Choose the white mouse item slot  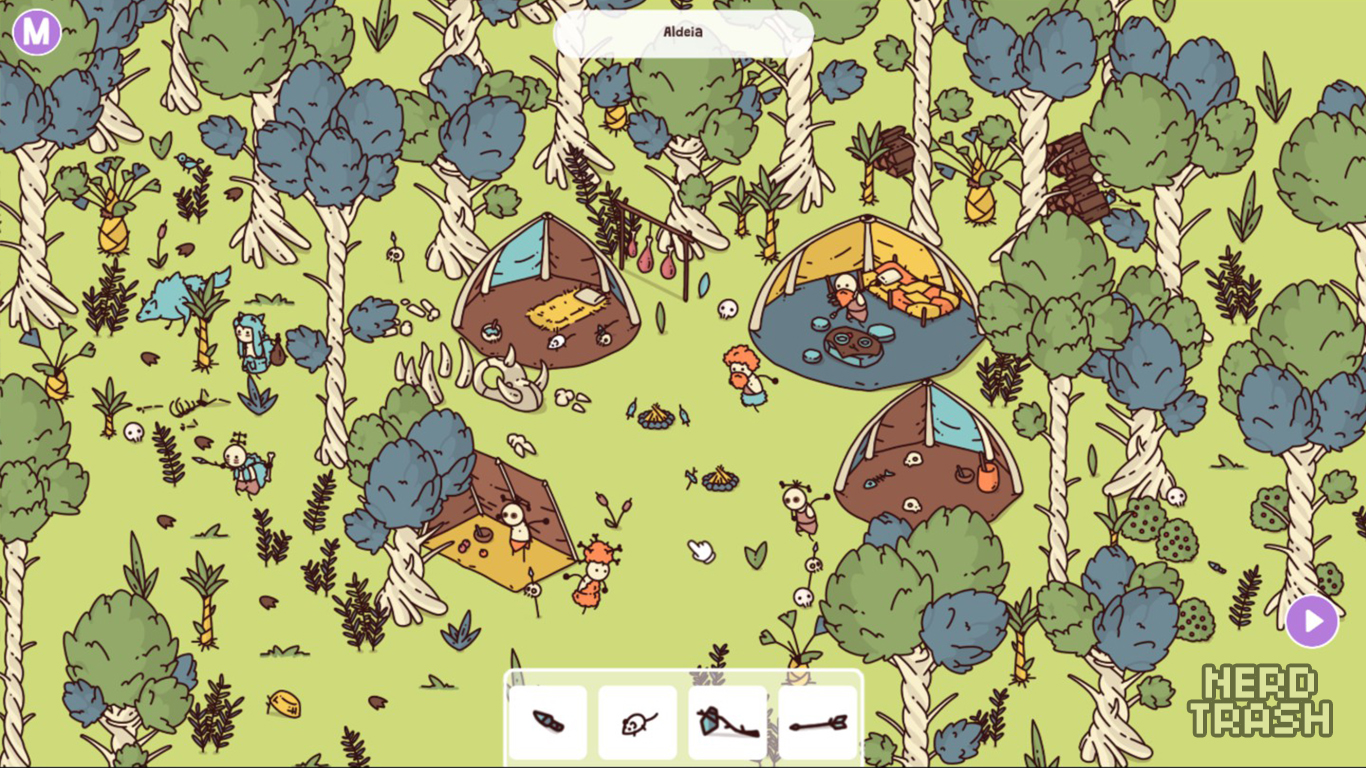[x=638, y=722]
